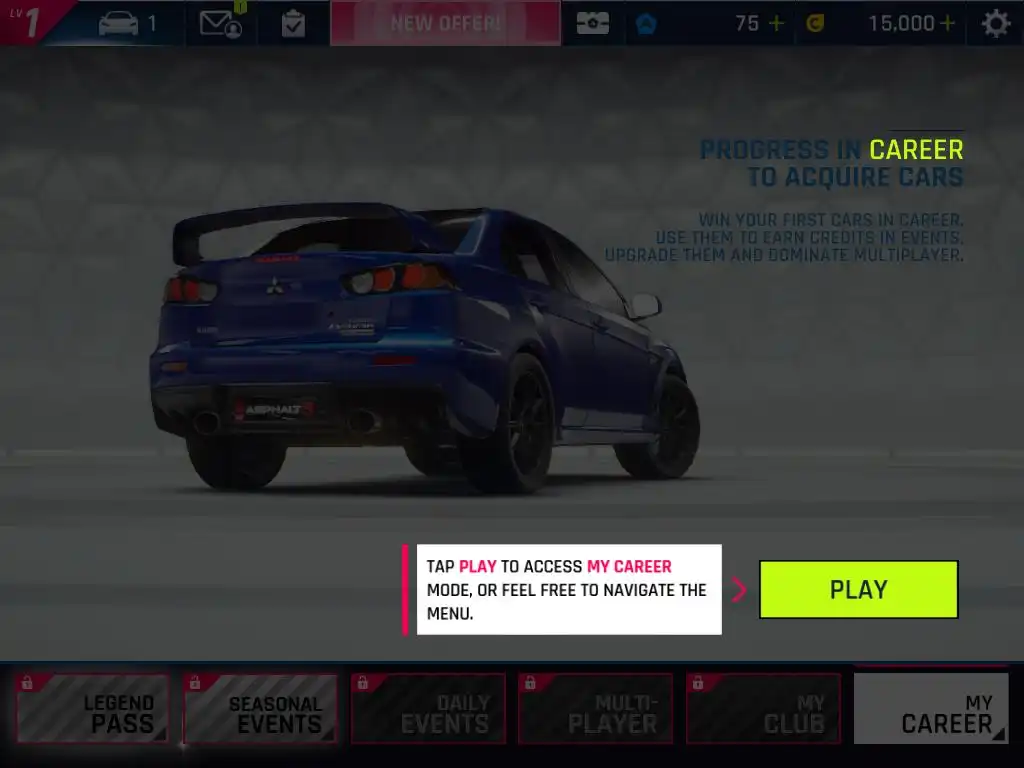Tap the green PLAY button
1024x768 pixels.
tap(858, 589)
